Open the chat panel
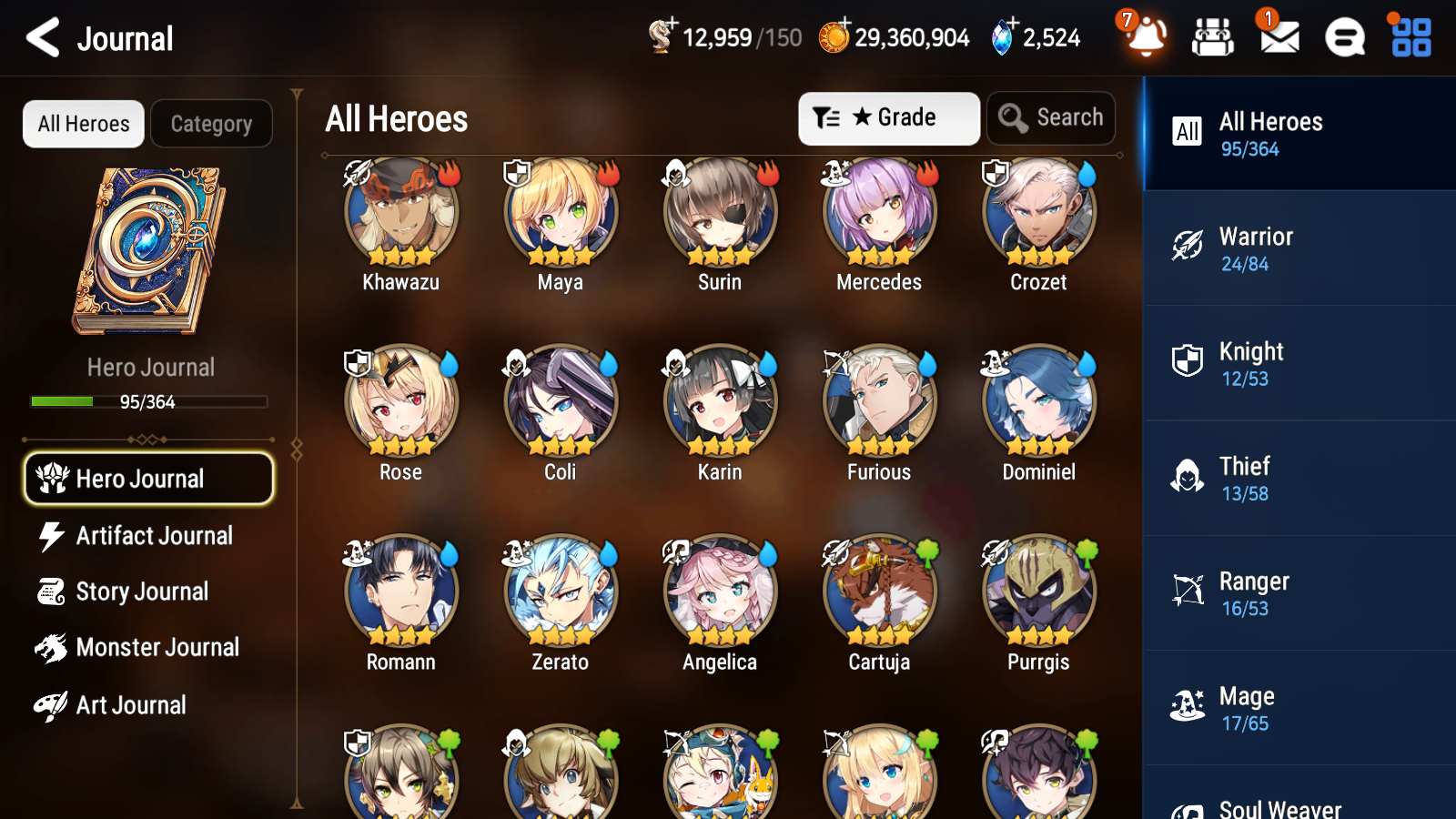The image size is (1456, 819). coord(1343,38)
